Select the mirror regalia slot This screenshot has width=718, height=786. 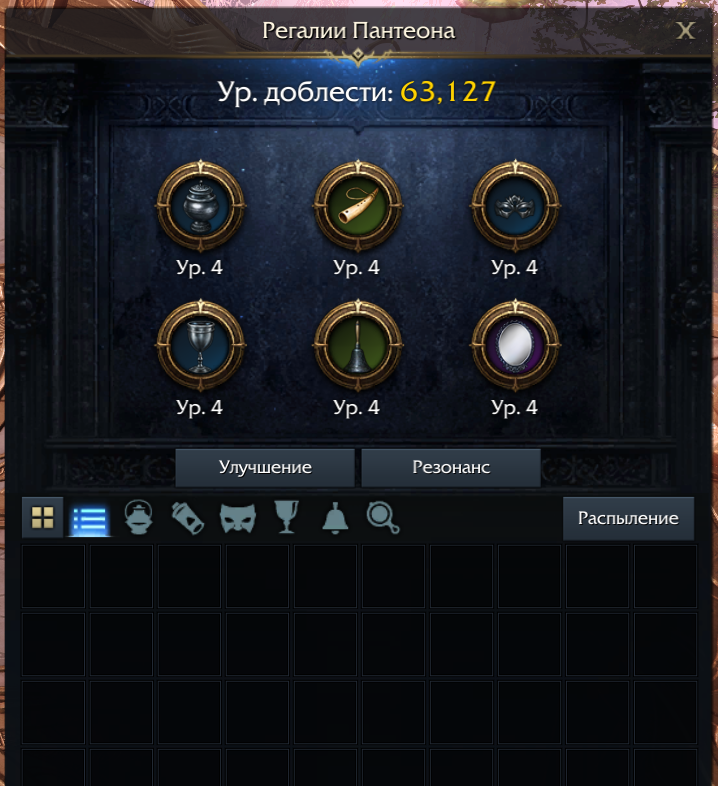[x=514, y=345]
